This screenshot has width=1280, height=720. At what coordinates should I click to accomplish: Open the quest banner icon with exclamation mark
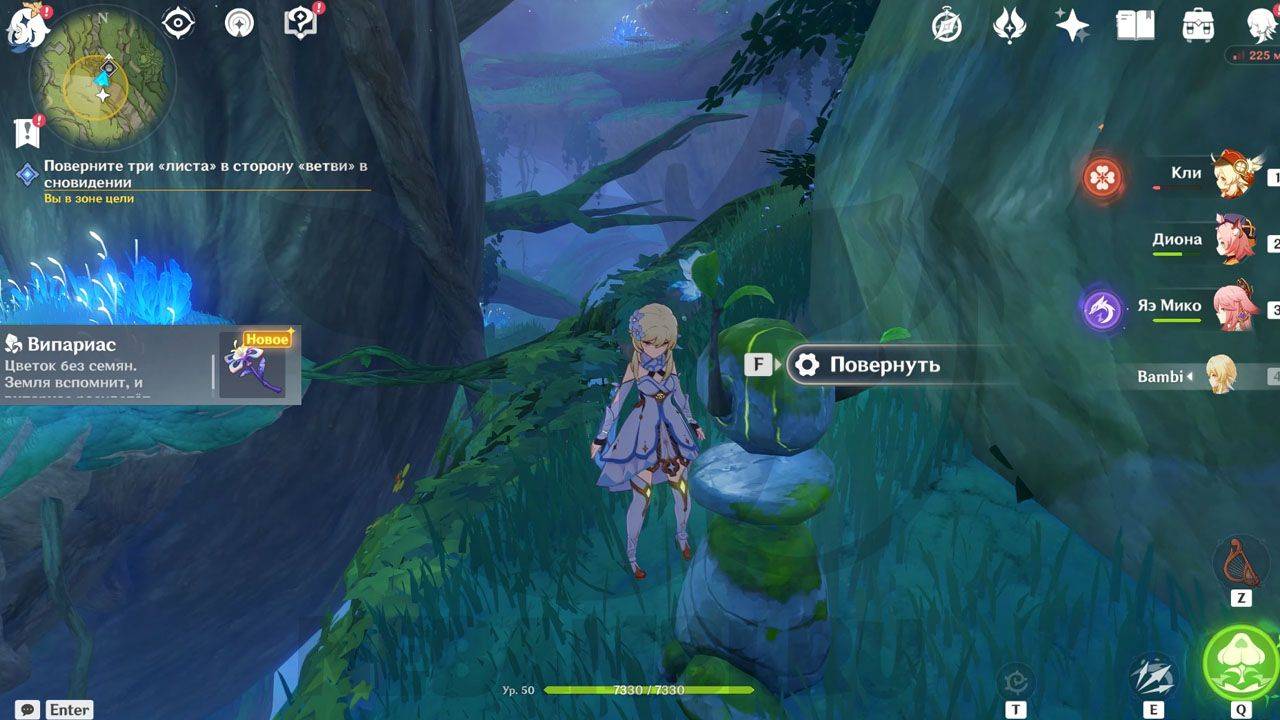point(26,132)
